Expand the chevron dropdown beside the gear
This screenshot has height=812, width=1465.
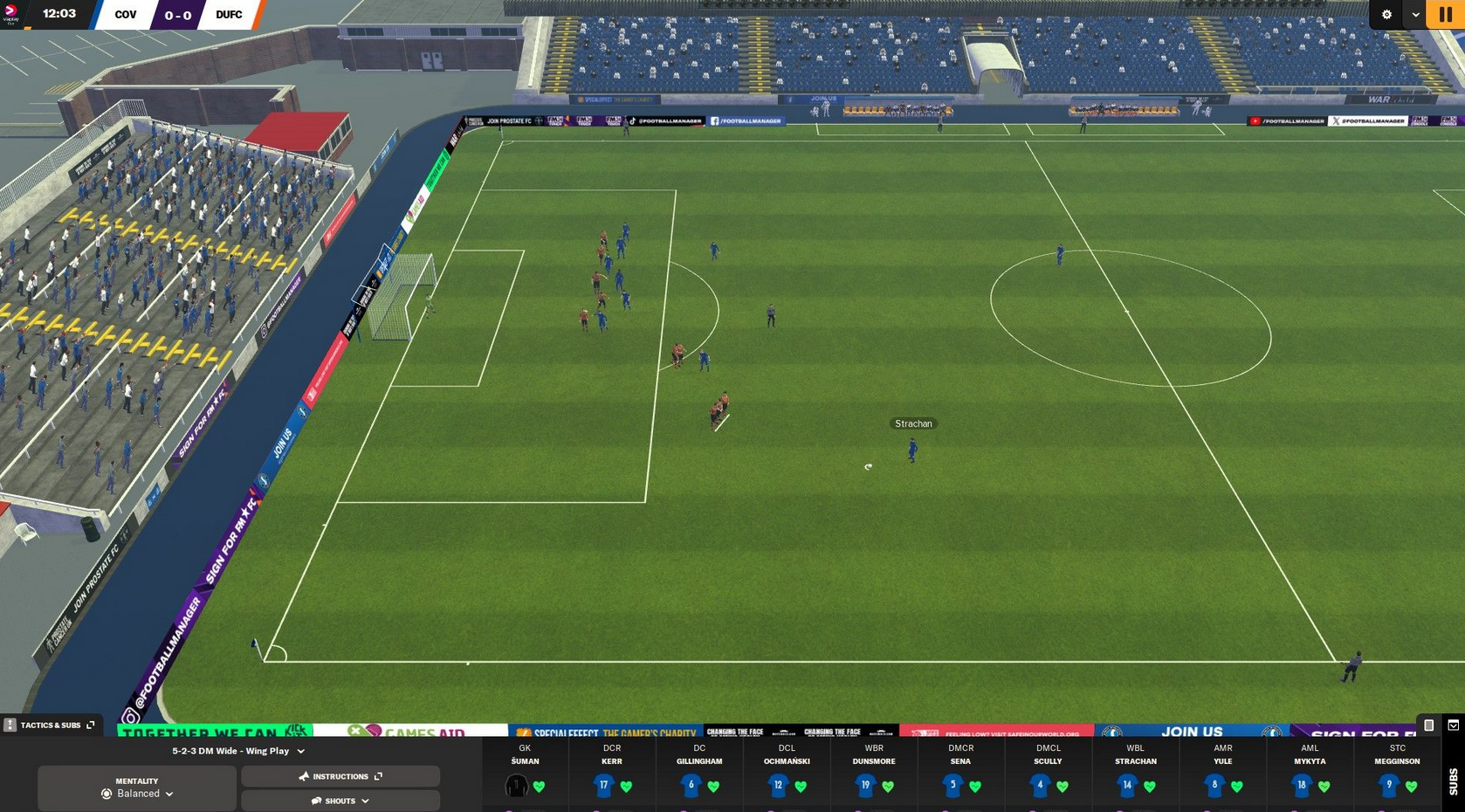click(1415, 15)
